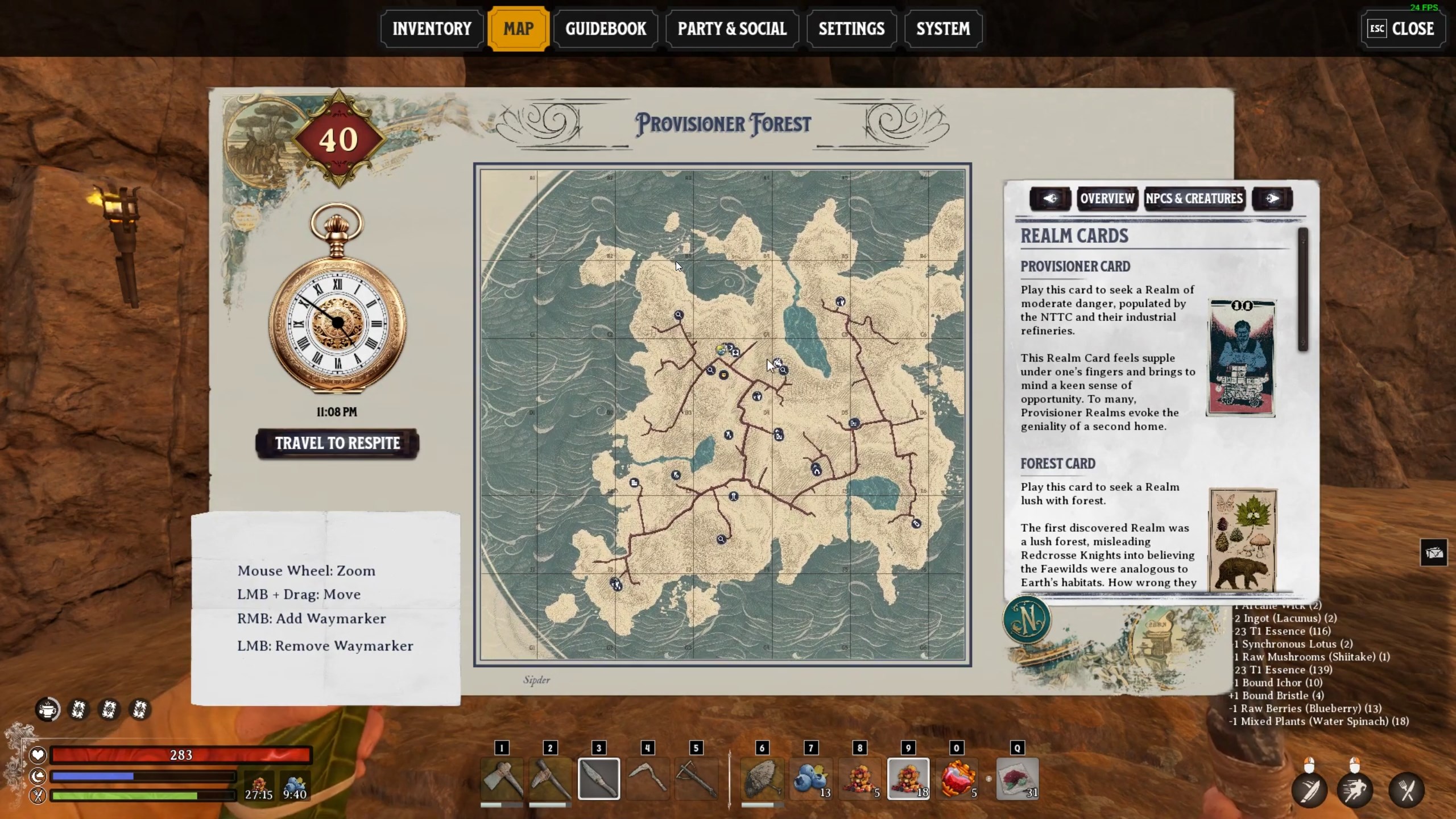
Task: Click the right arrow in the info panel
Action: [1272, 198]
